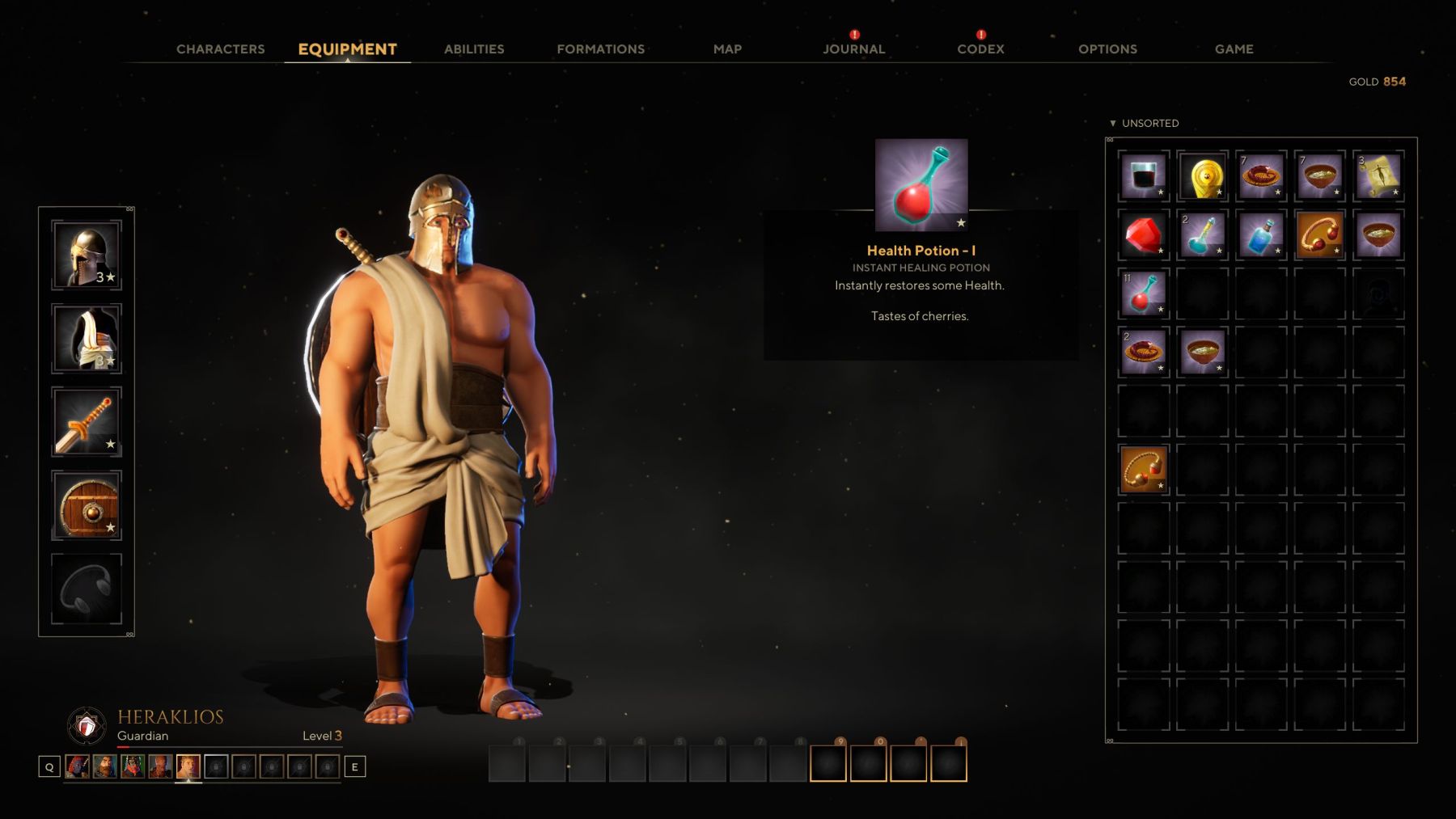Open the Codex notification tab
1456x819 pixels.
point(980,49)
